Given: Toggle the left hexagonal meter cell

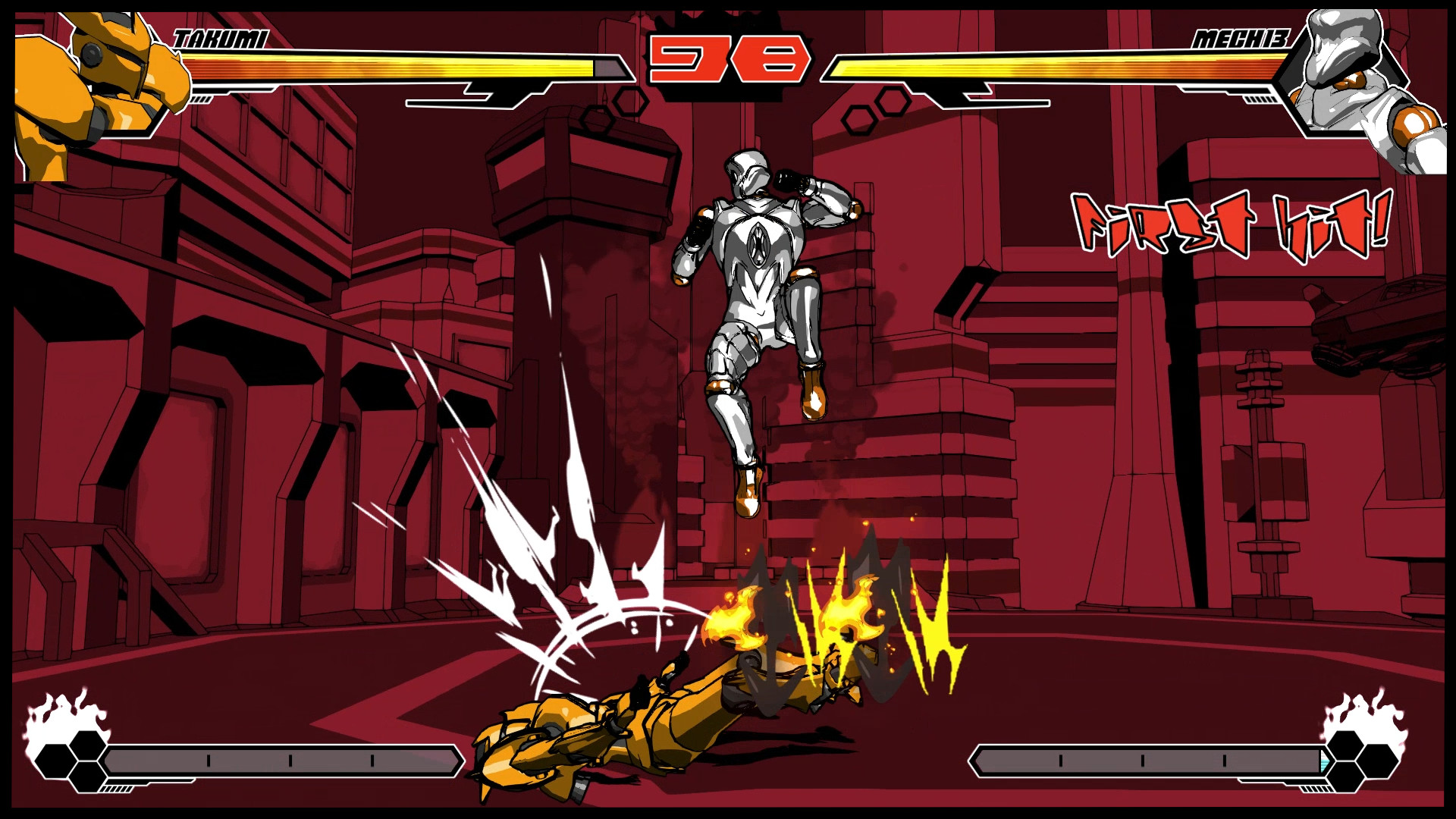Looking at the screenshot, I should pos(72,758).
